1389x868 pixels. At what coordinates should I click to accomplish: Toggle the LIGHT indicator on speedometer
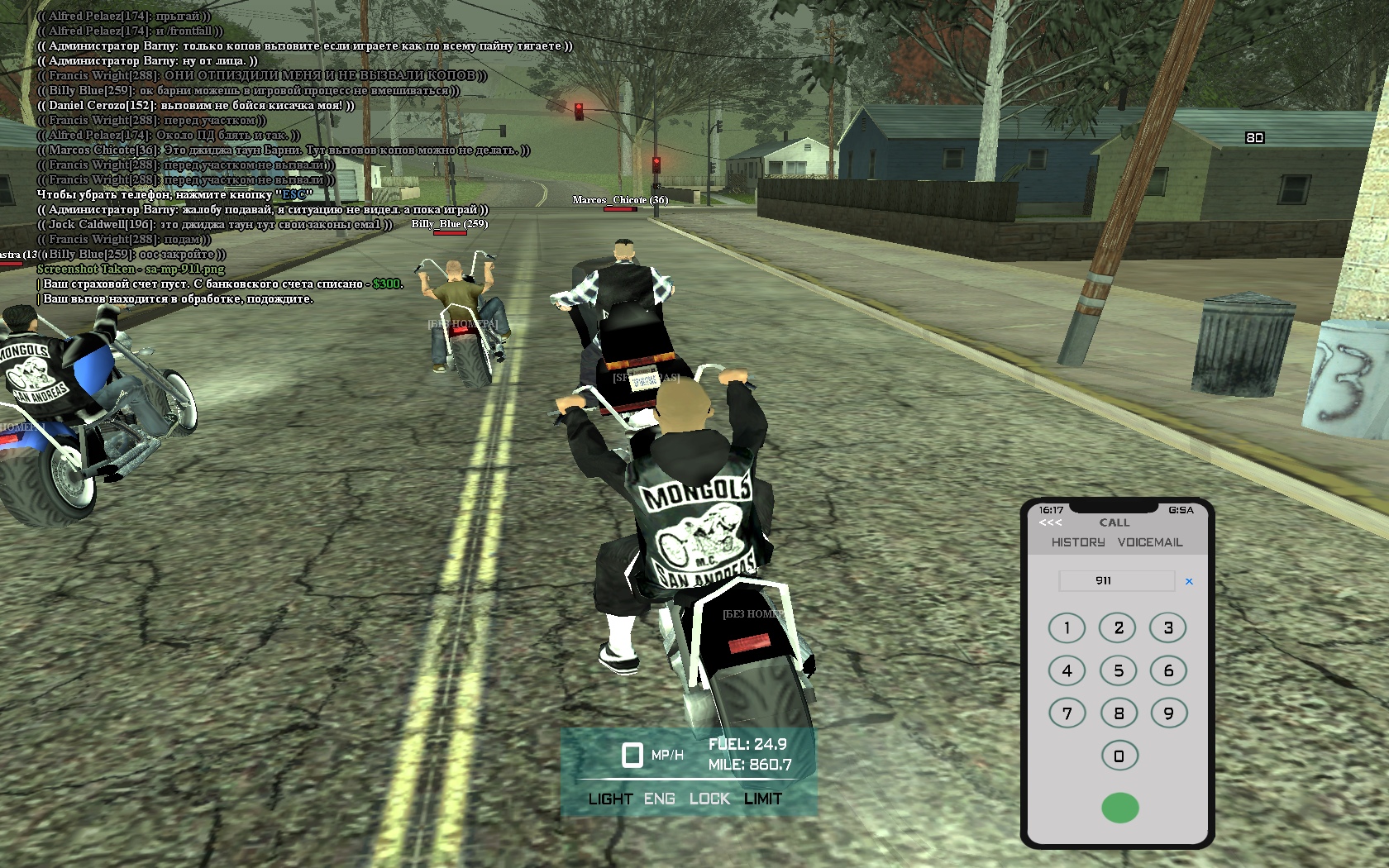pos(610,799)
